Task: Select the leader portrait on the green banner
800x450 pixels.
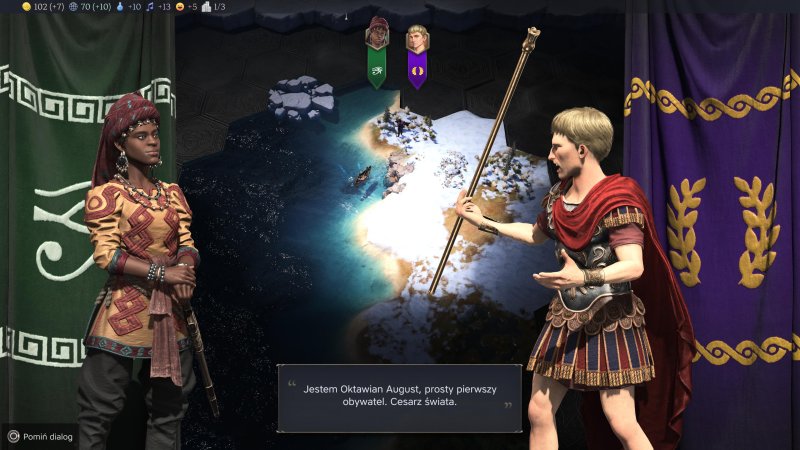Action: pos(377,33)
